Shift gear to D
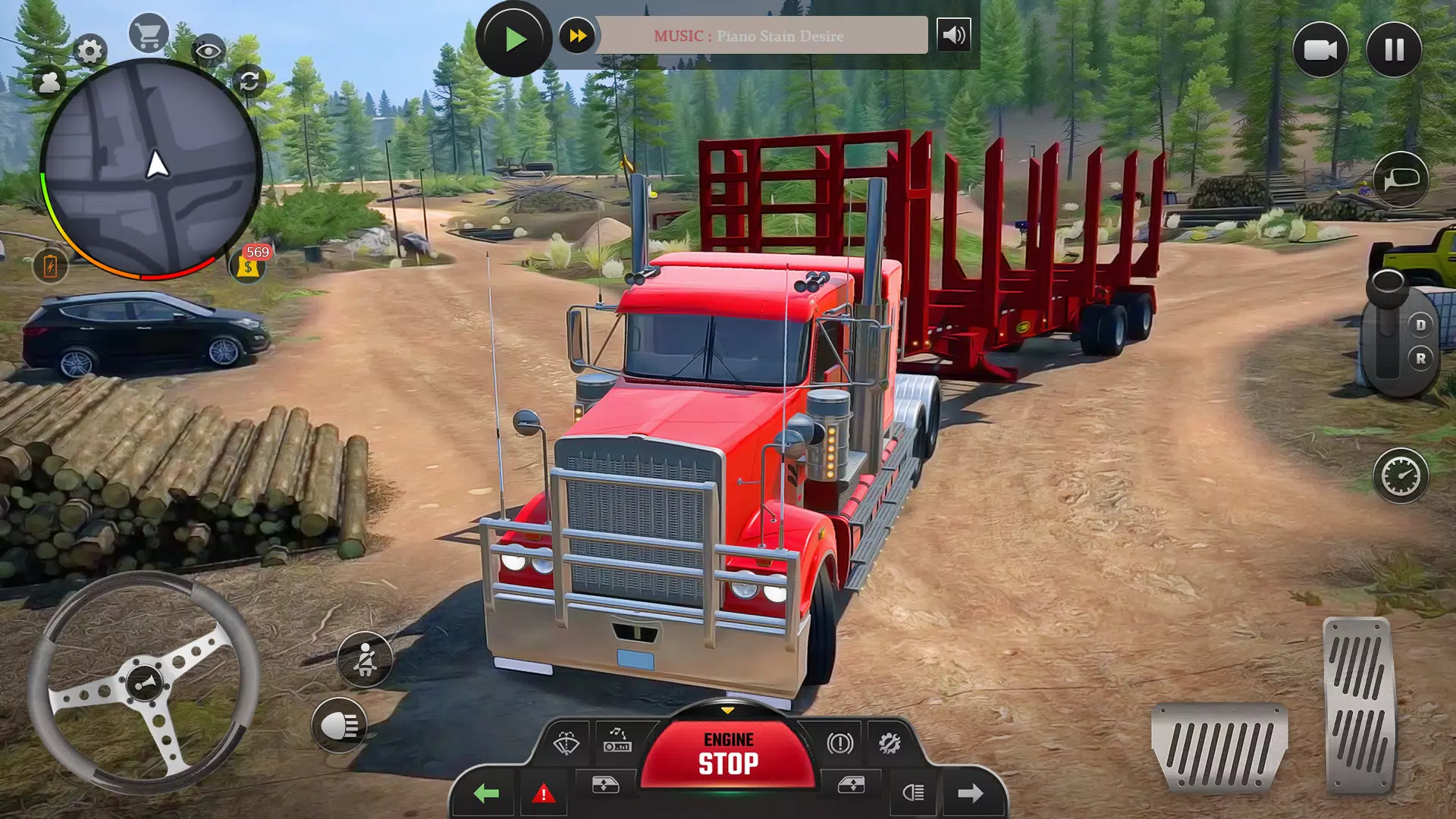 click(1420, 325)
